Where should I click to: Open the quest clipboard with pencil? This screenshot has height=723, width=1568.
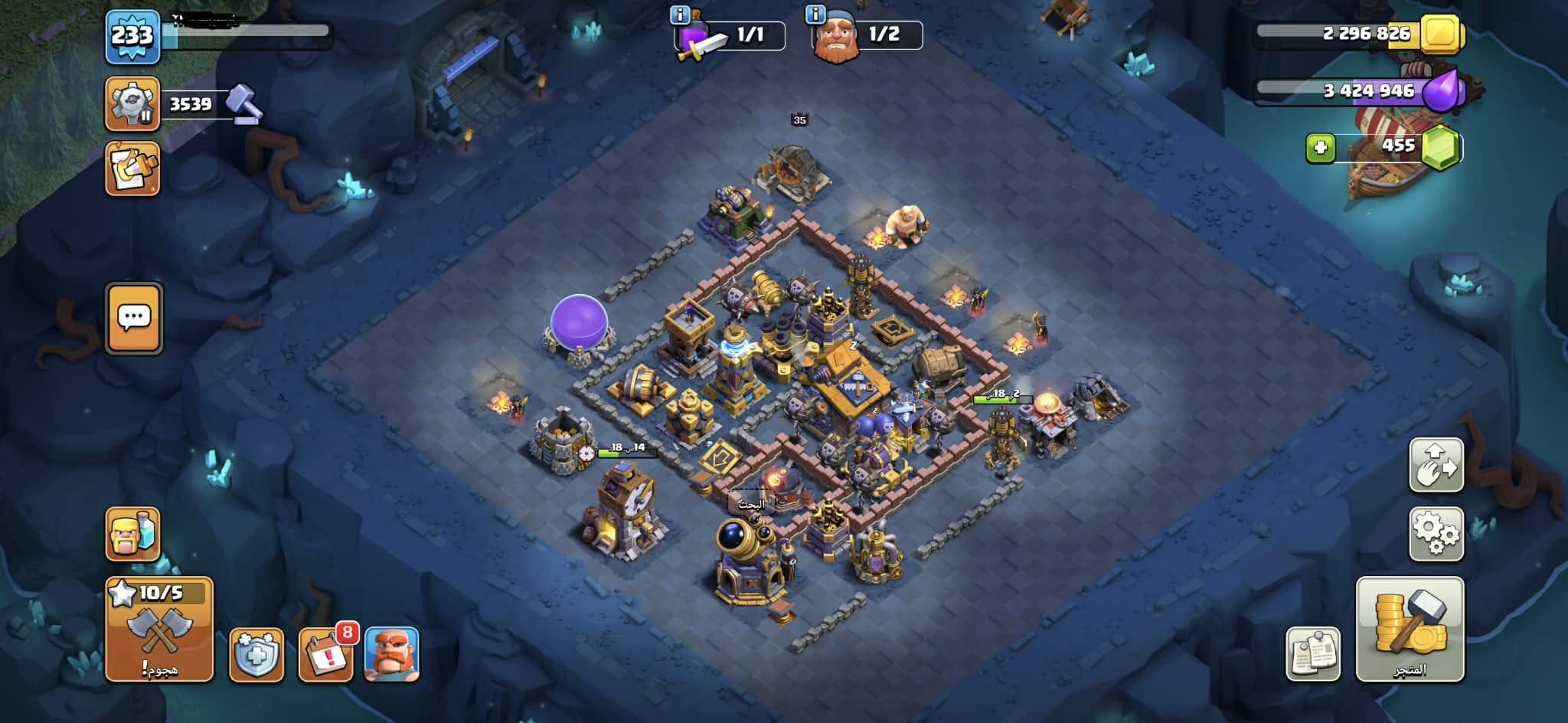(132, 168)
